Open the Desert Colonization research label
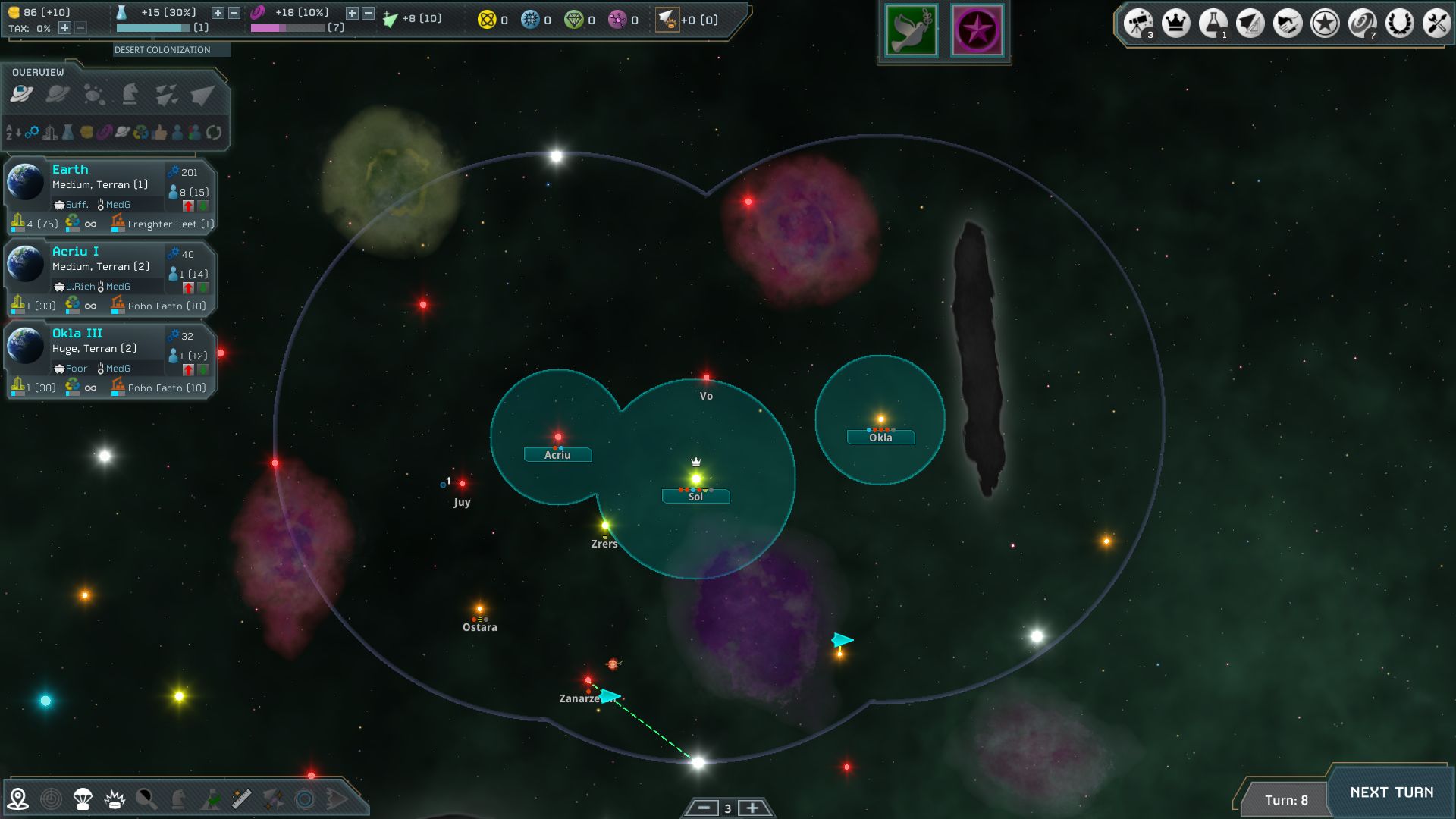Screen dimensions: 1456x819 tap(162, 50)
